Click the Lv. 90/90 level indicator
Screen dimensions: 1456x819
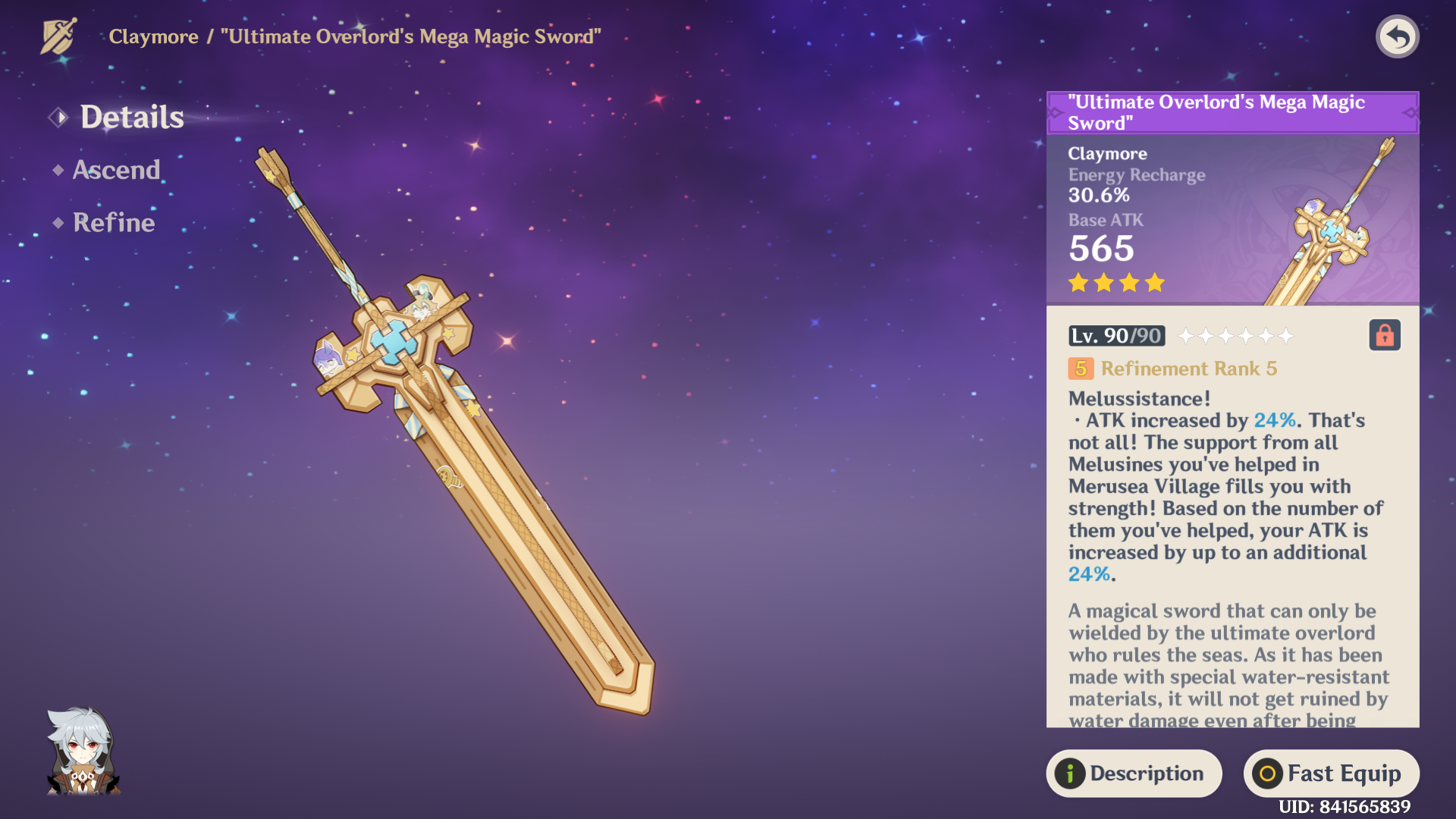coord(1116,335)
